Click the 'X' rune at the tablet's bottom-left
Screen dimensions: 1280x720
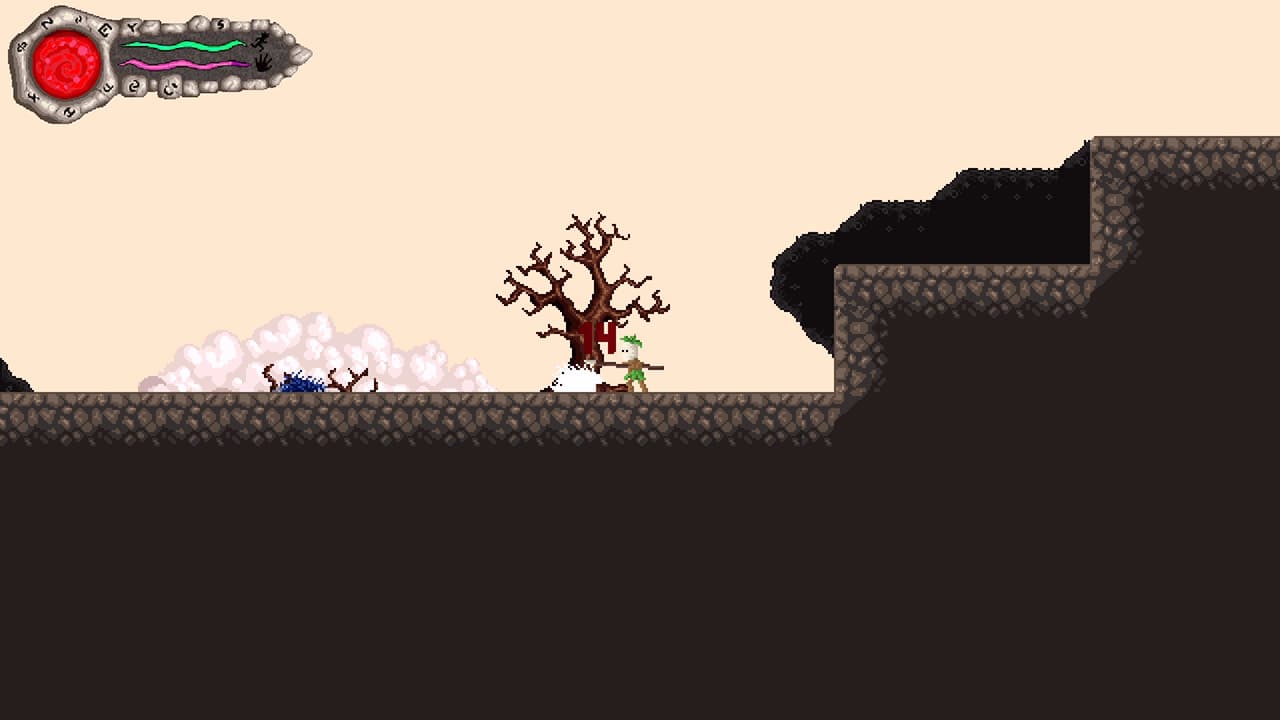[x=32, y=97]
